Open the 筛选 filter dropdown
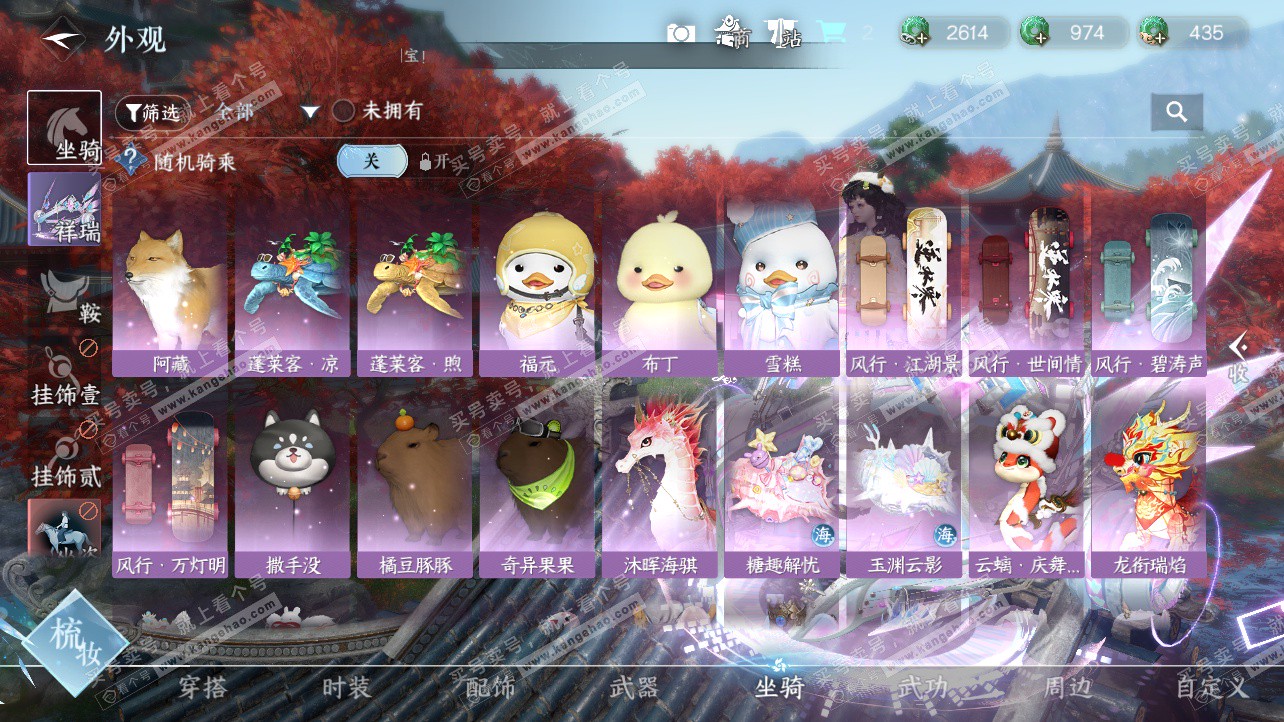 [x=153, y=112]
